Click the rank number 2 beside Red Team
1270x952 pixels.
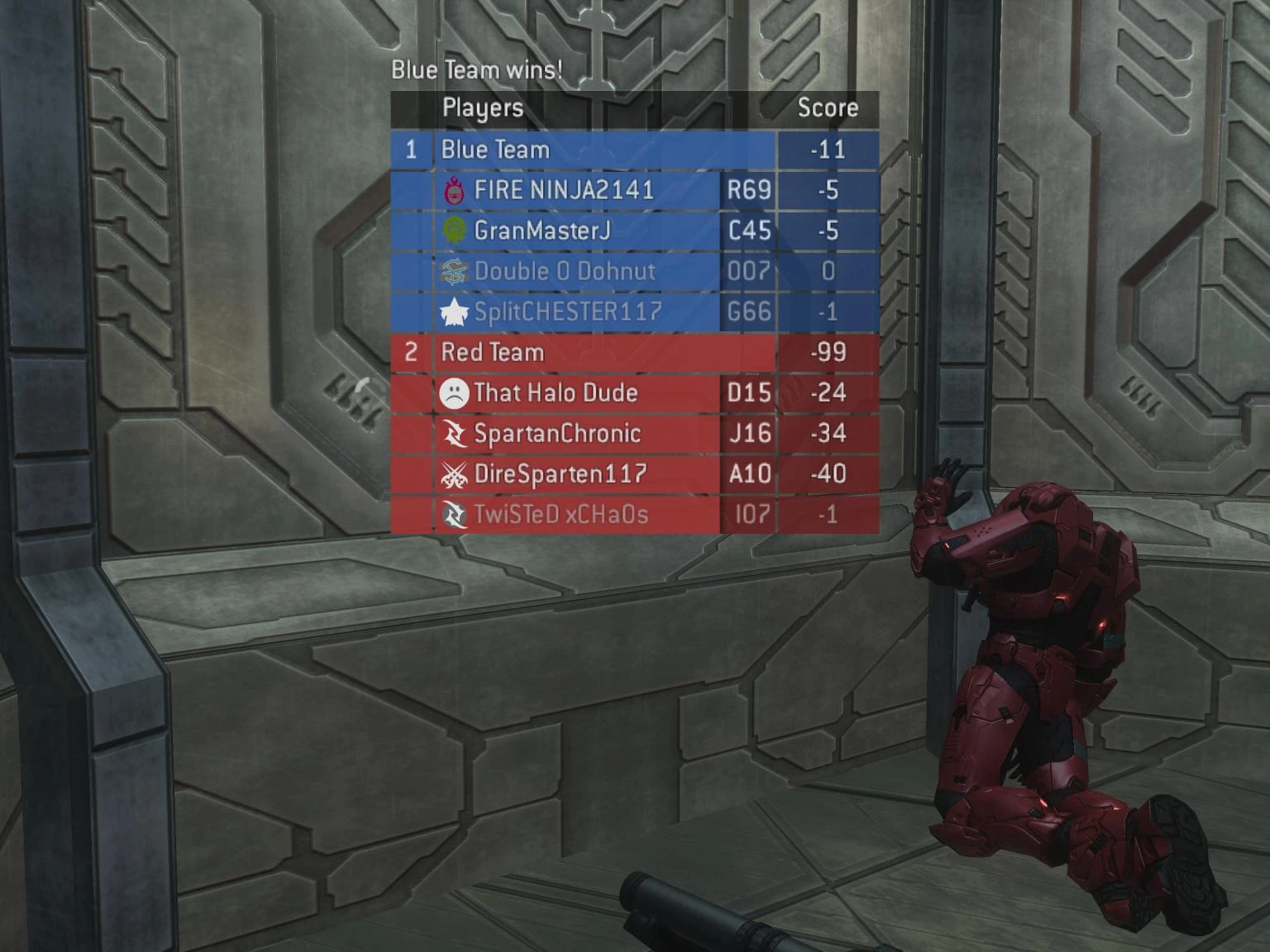pyautogui.click(x=411, y=352)
